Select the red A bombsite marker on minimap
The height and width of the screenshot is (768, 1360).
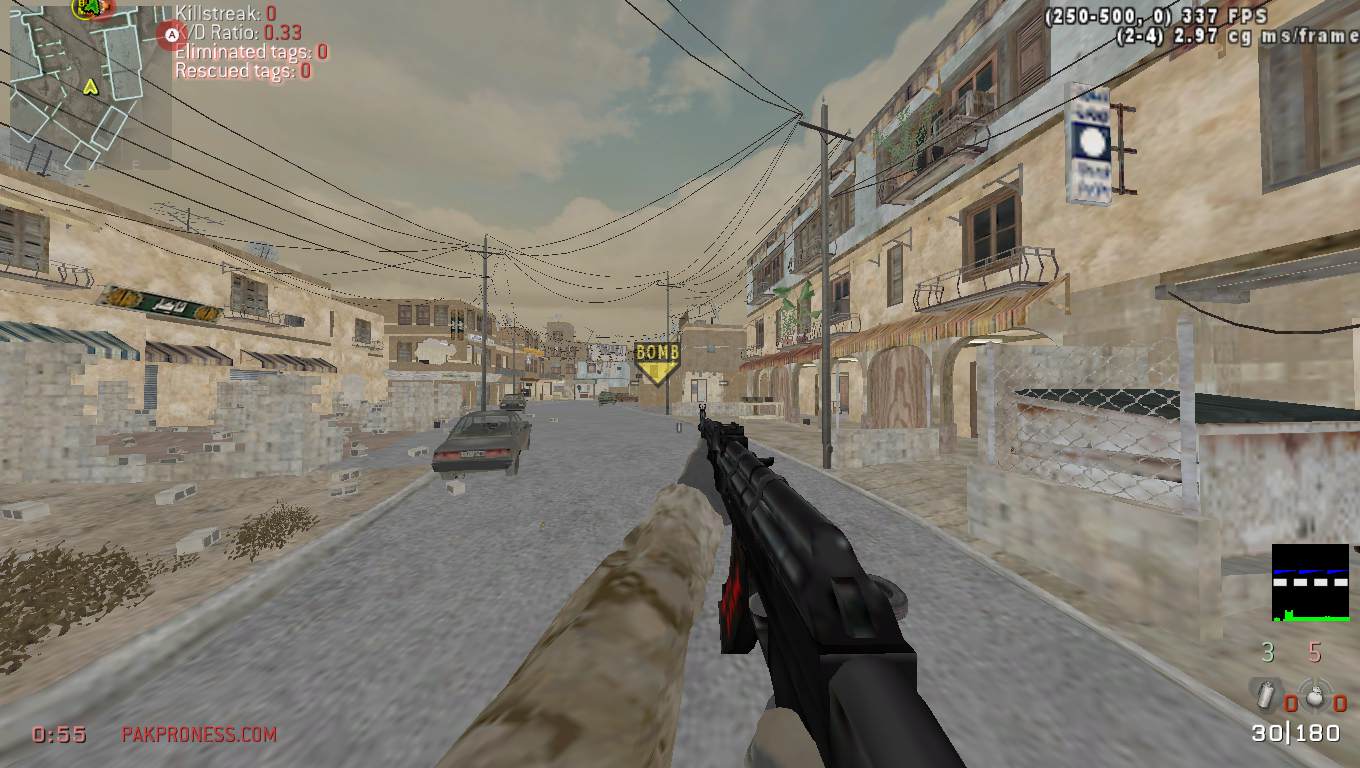coord(171,35)
